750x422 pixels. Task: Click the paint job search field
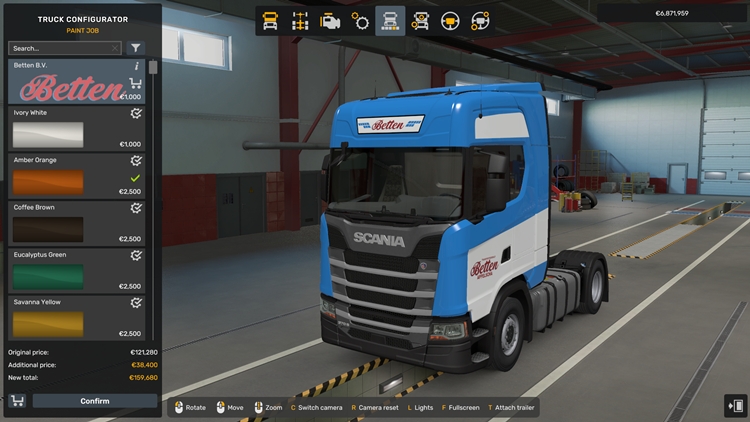[x=62, y=48]
